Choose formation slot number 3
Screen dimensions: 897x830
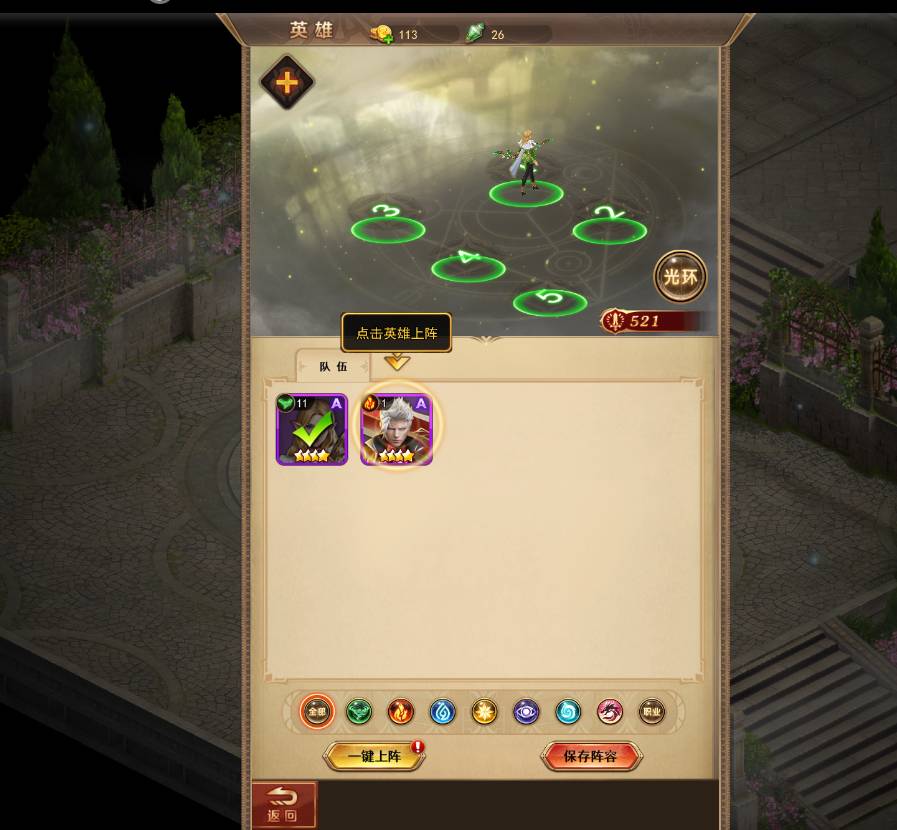click(388, 229)
